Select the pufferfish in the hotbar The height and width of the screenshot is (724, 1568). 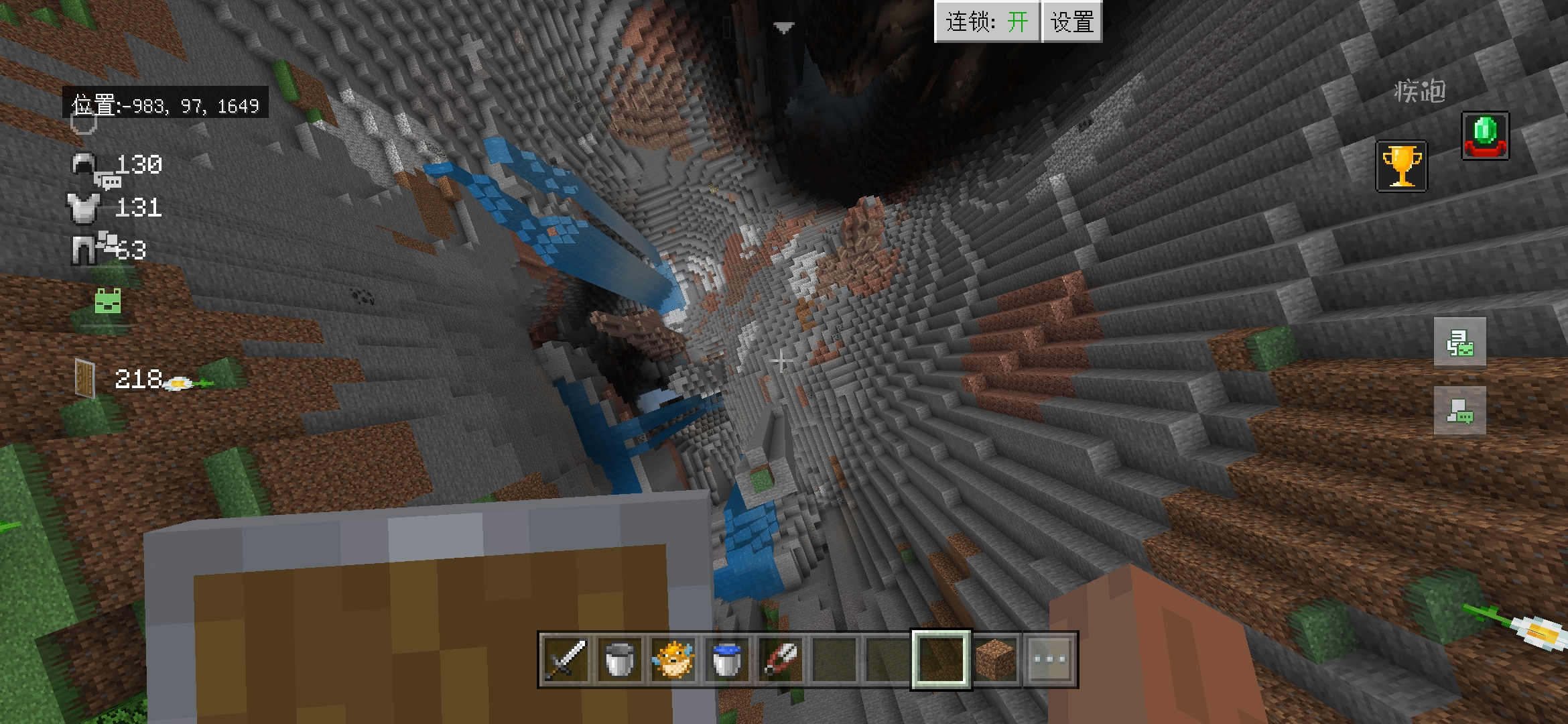click(x=674, y=661)
